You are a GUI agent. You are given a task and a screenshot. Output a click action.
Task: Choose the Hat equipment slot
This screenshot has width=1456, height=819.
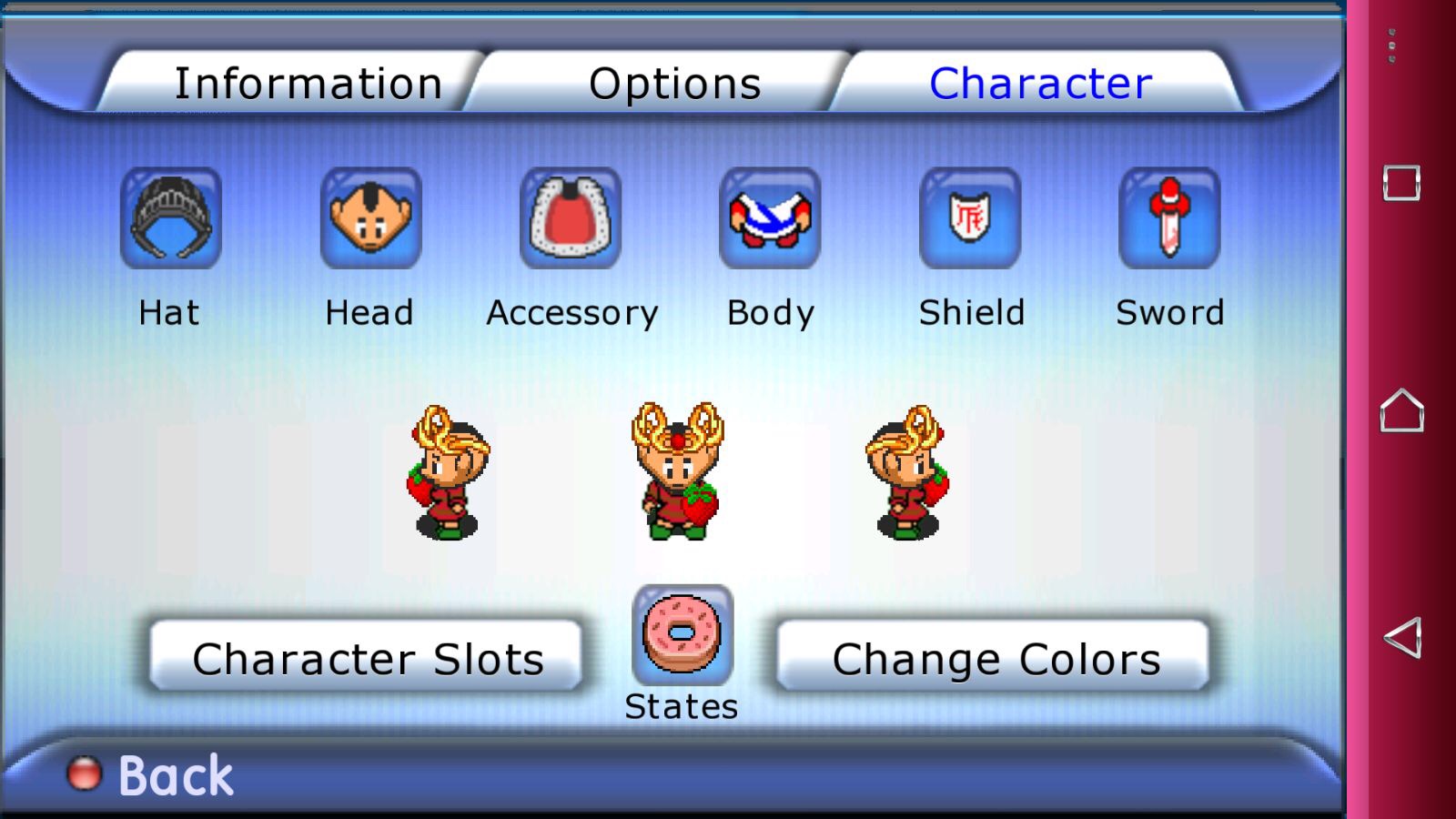171,218
